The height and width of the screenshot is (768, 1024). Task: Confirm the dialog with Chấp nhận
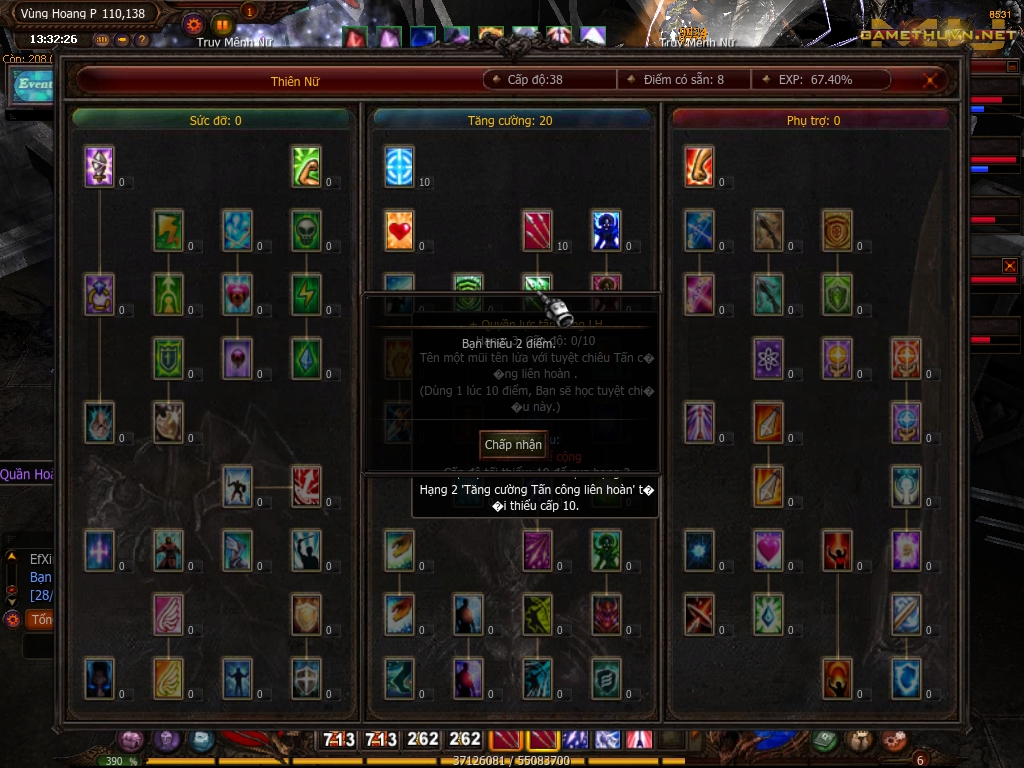(x=513, y=444)
